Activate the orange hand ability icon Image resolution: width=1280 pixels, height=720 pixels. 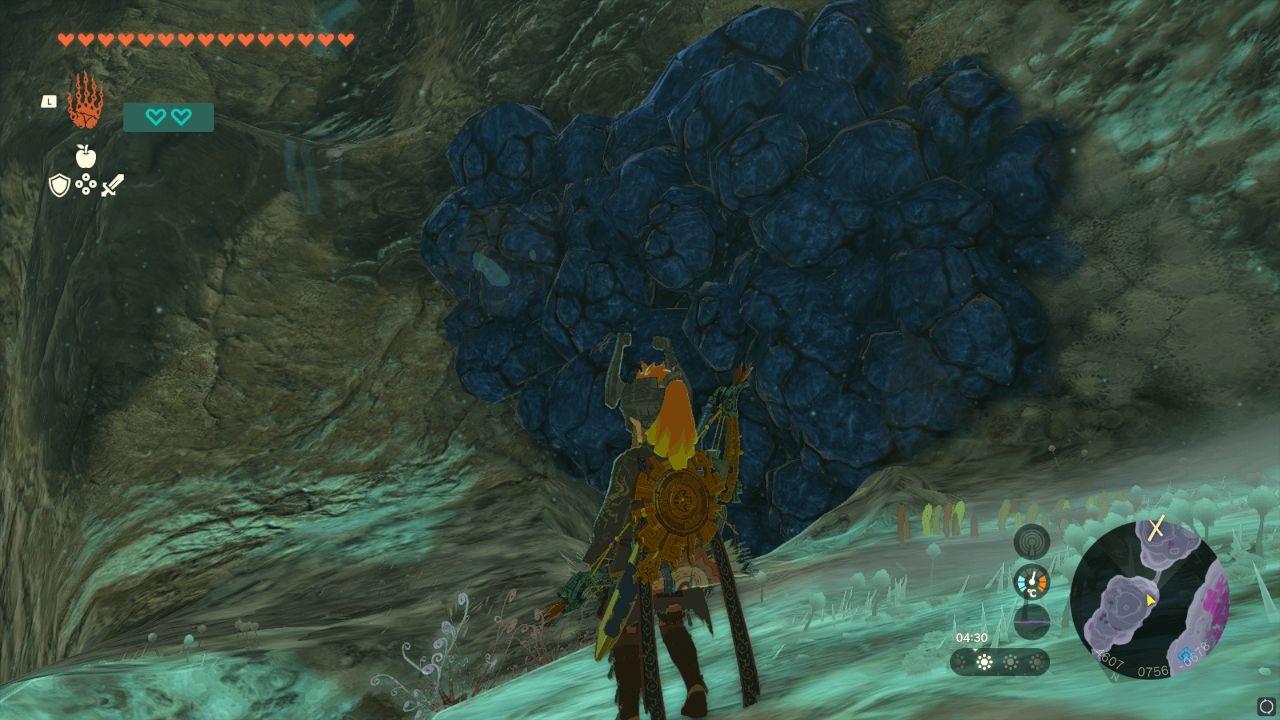click(85, 101)
